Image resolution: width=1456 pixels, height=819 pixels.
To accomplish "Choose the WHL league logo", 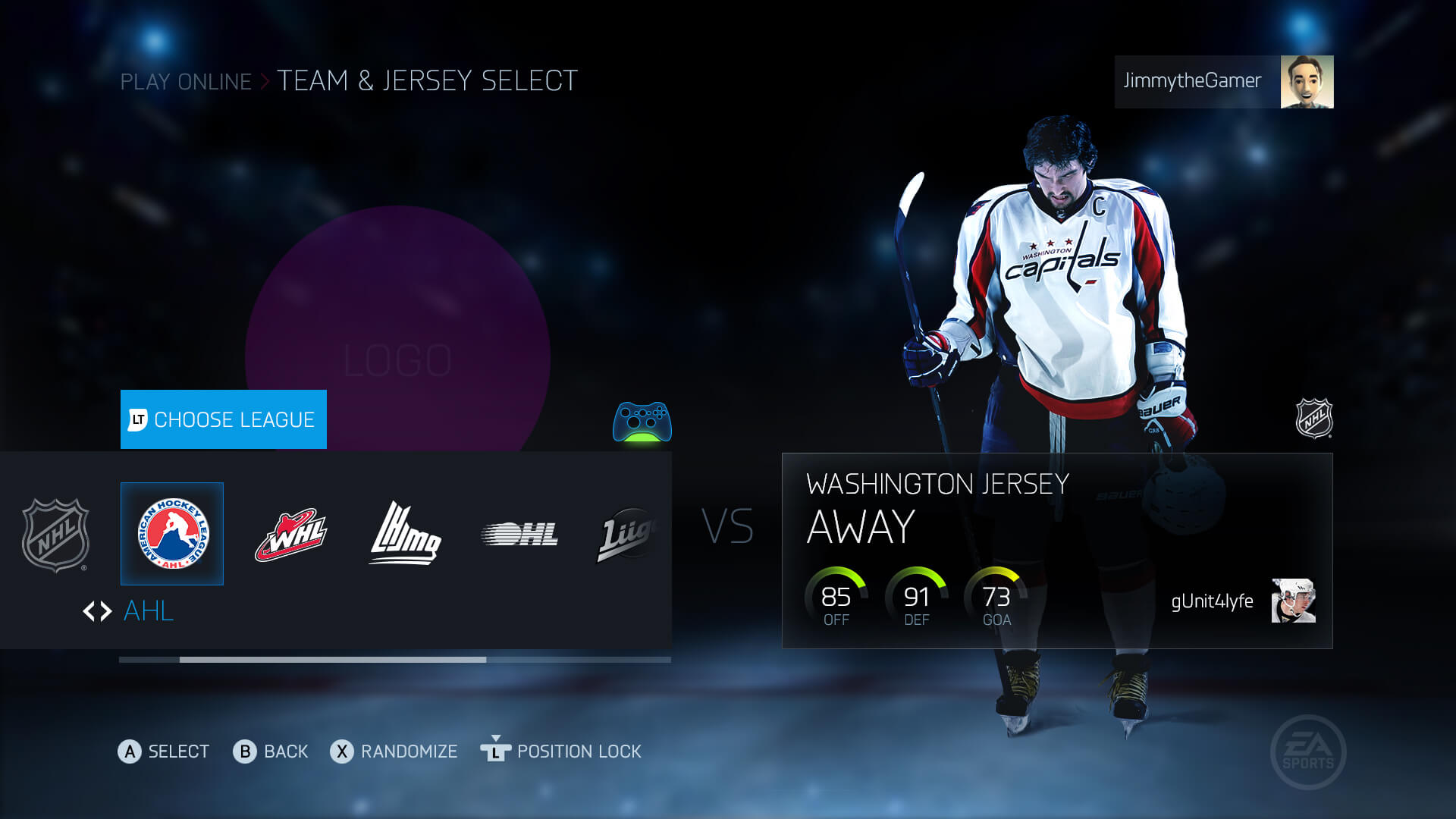I will 289,533.
